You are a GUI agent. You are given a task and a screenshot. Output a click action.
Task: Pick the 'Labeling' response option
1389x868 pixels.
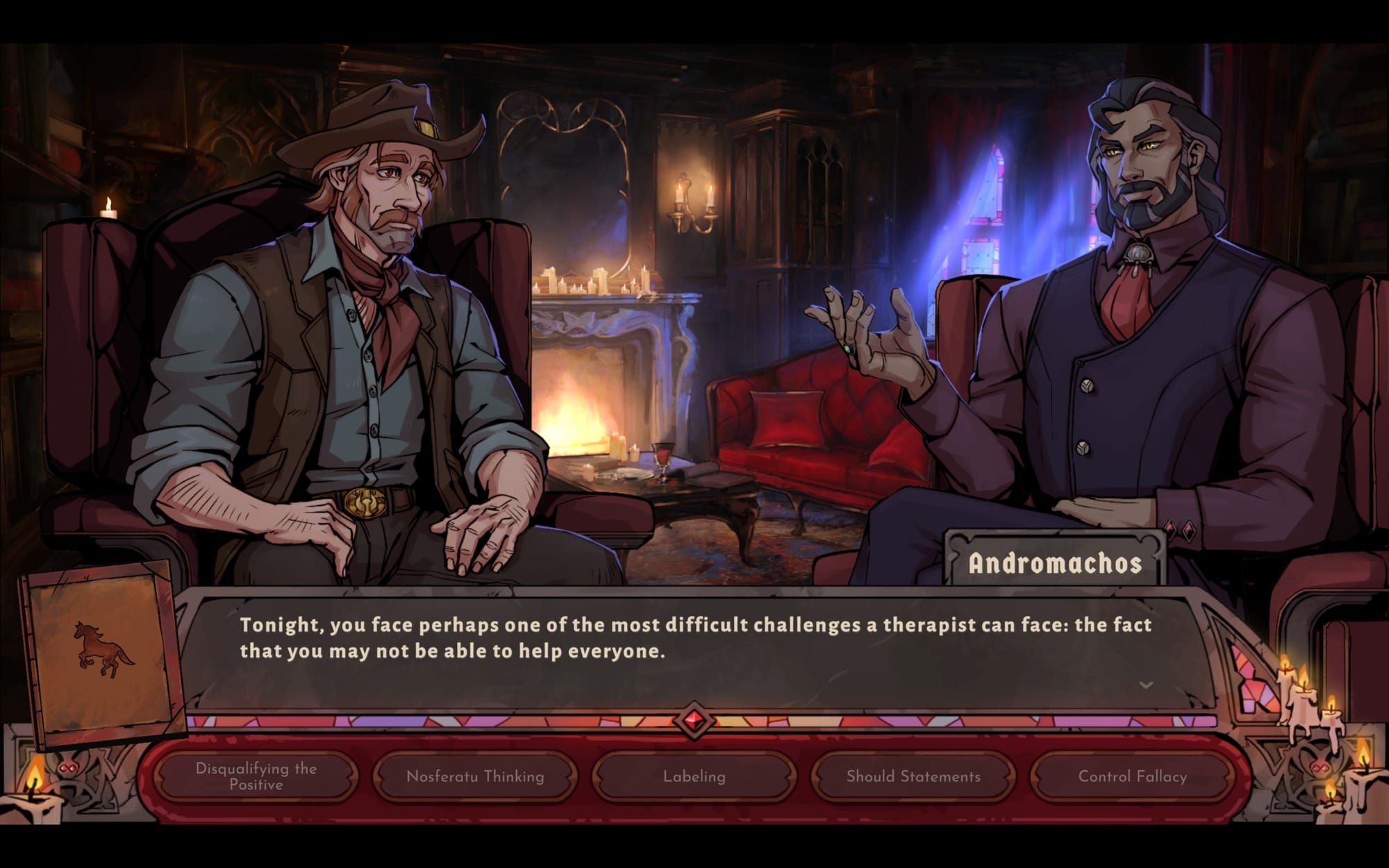point(694,778)
